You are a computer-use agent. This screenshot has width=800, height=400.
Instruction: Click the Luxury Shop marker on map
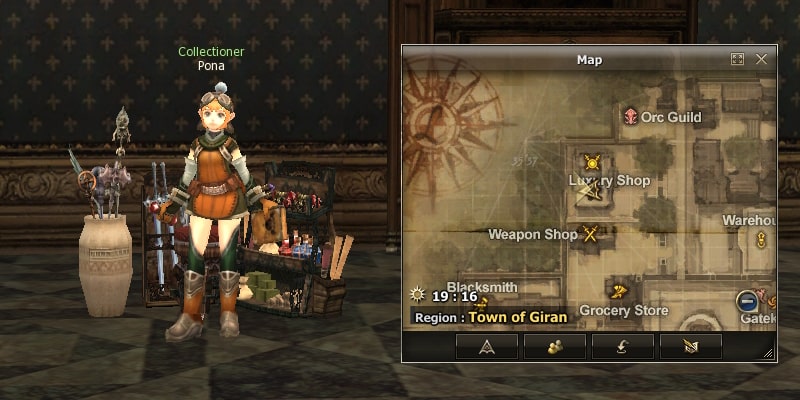coord(592,162)
